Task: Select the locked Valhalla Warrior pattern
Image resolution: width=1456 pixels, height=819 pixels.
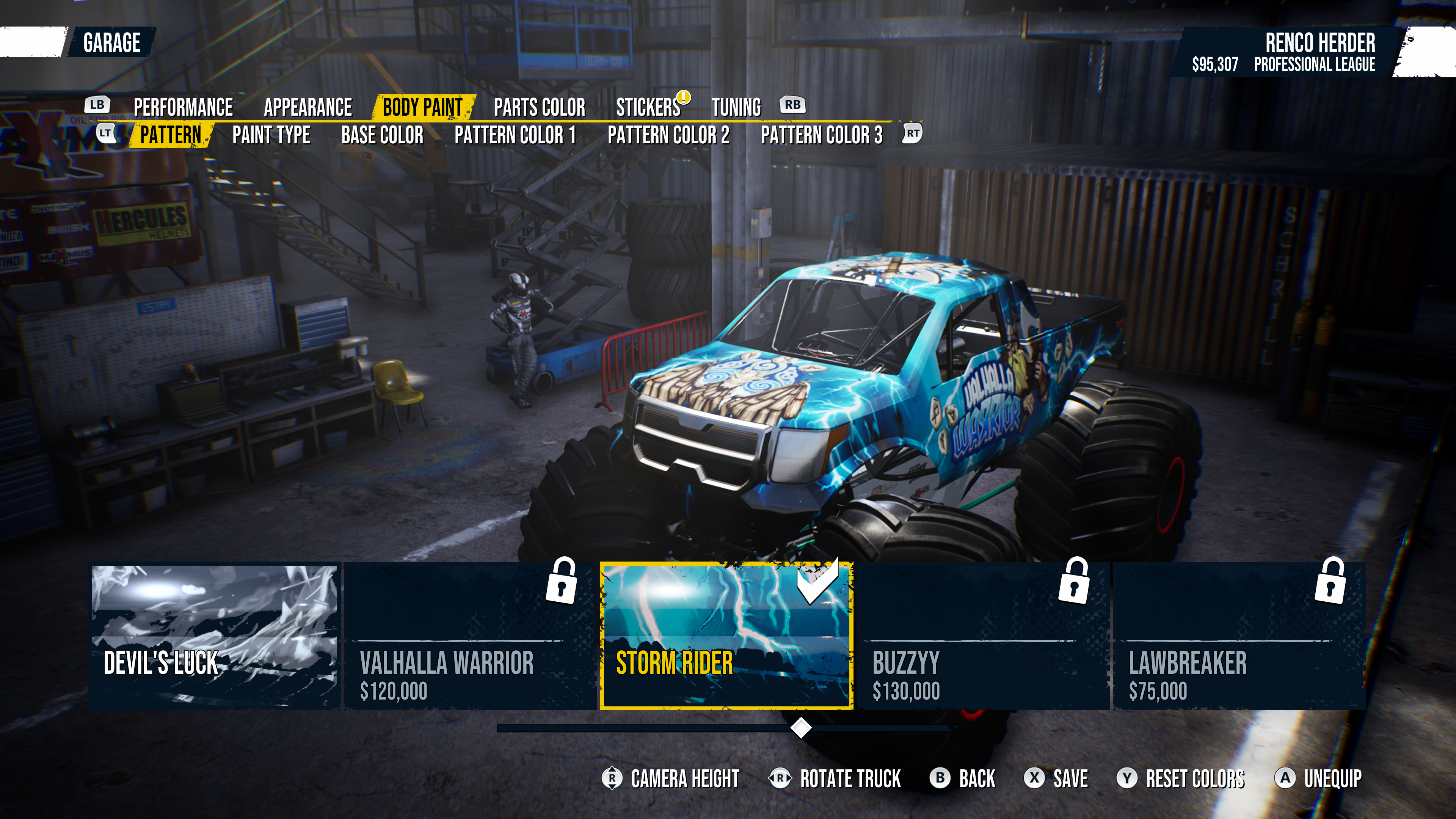Action: [x=470, y=636]
